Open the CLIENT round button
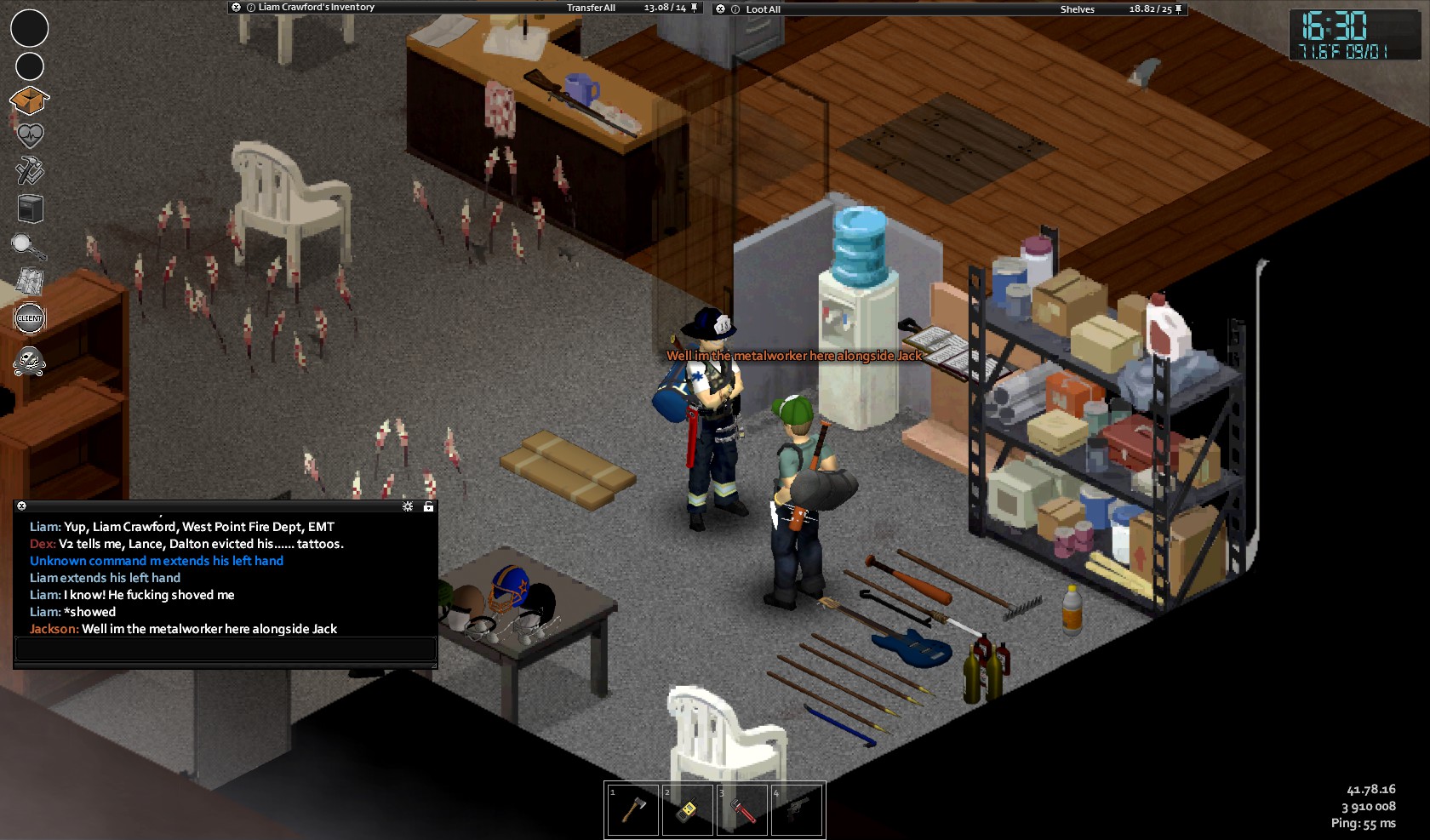This screenshot has width=1430, height=840. click(30, 318)
